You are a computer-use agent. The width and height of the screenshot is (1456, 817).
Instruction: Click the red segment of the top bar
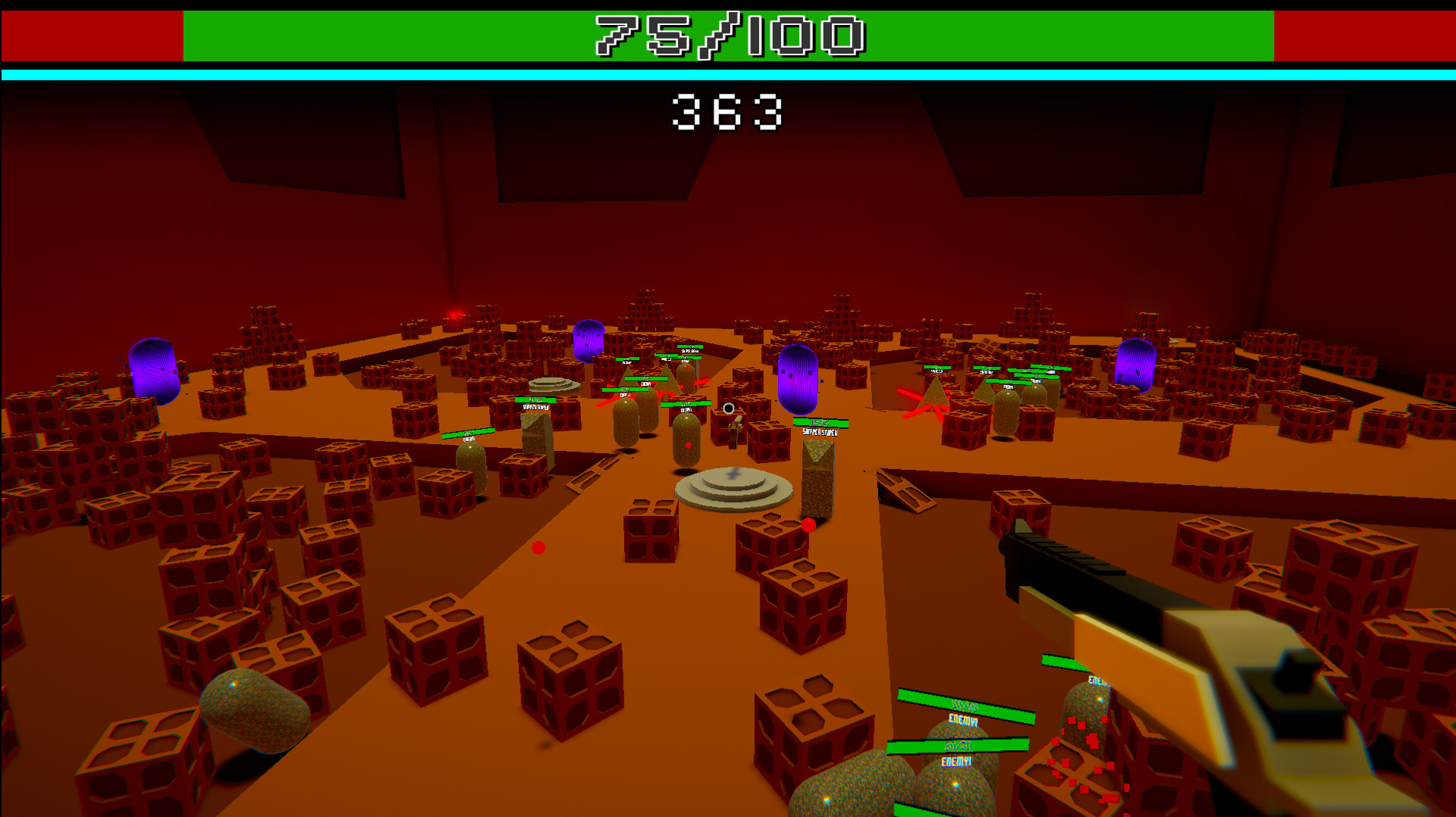point(91,34)
